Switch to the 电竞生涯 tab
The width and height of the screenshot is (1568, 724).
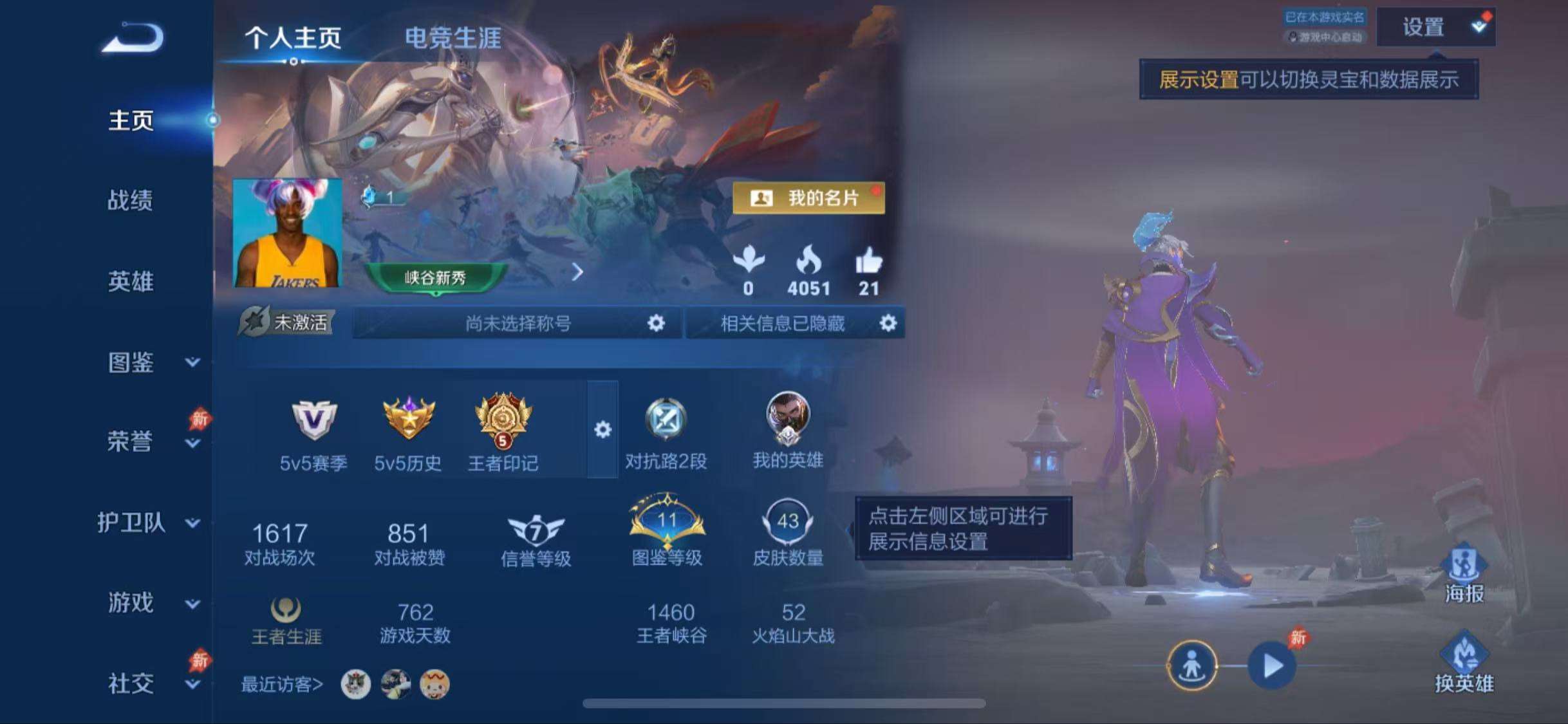click(x=454, y=37)
